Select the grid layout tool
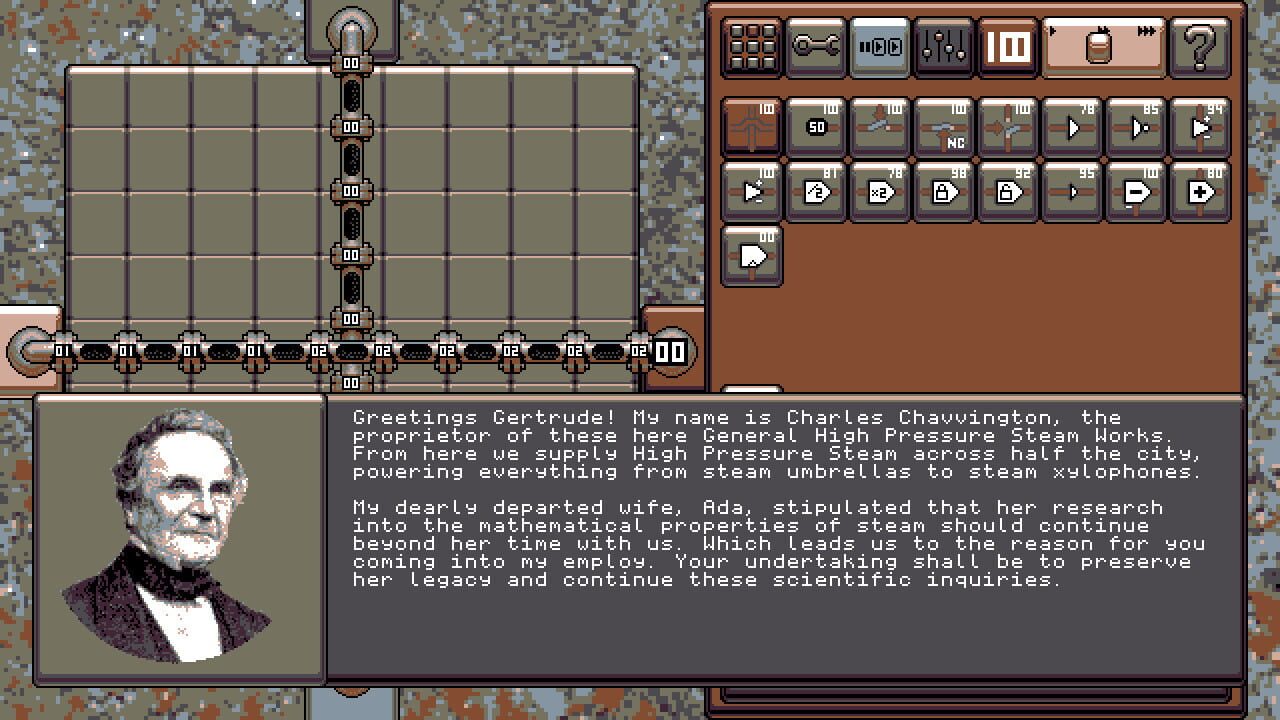 pyautogui.click(x=752, y=45)
